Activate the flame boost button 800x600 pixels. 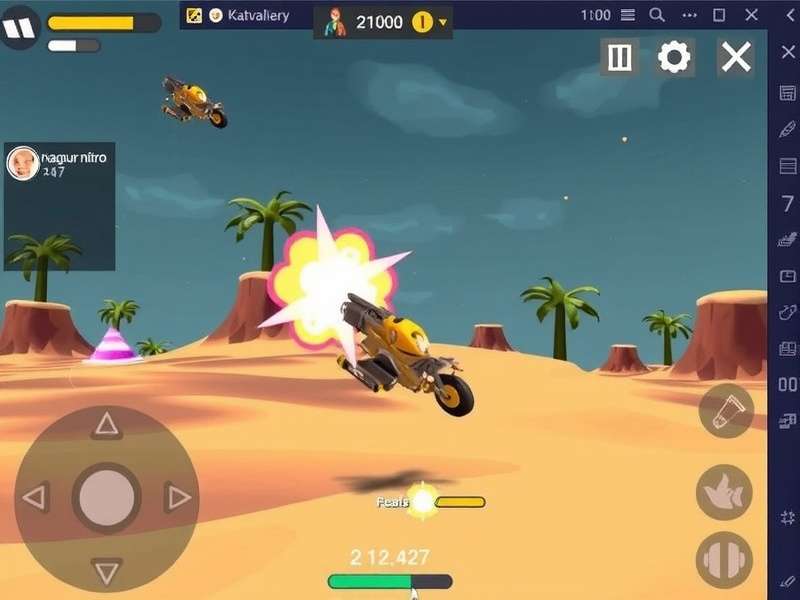pyautogui.click(x=724, y=491)
